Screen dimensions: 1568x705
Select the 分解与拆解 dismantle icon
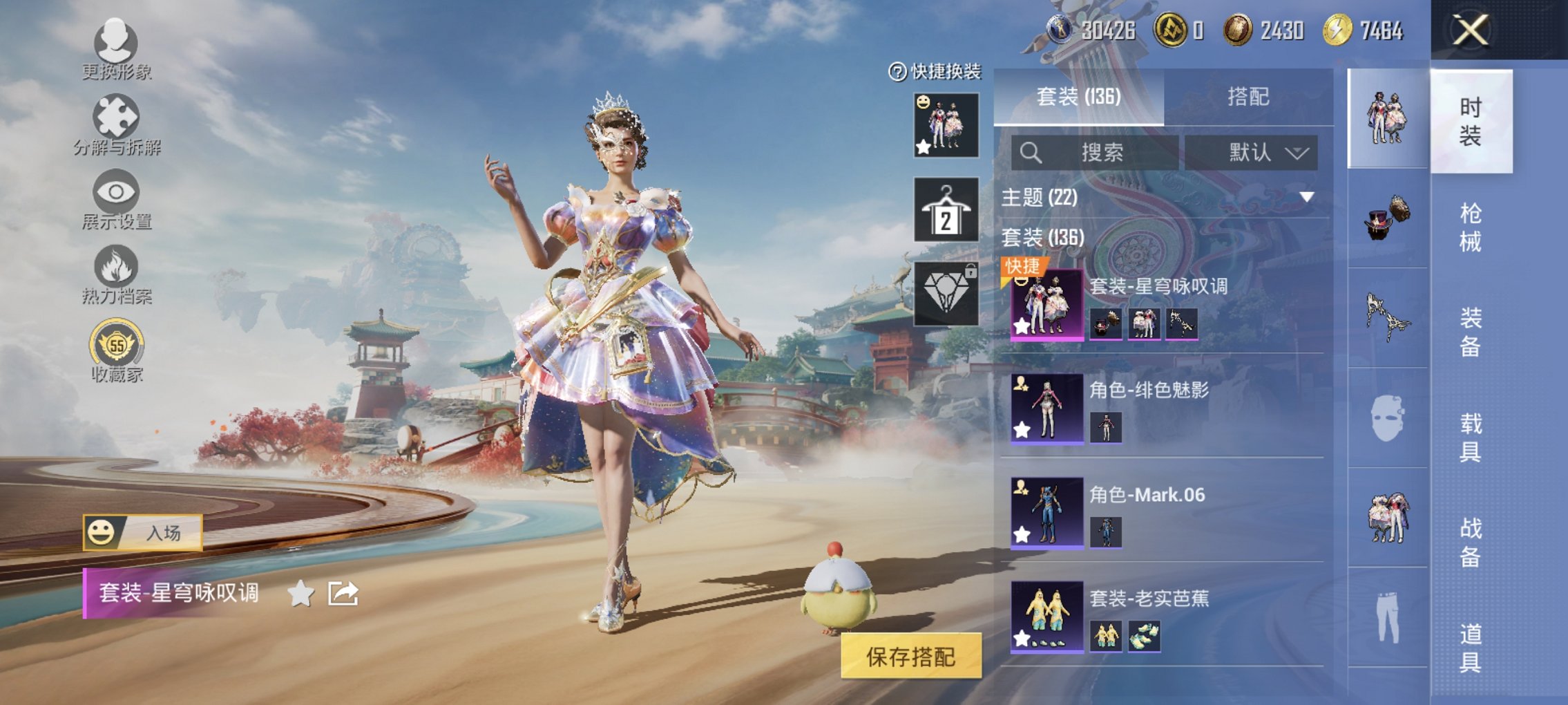117,117
